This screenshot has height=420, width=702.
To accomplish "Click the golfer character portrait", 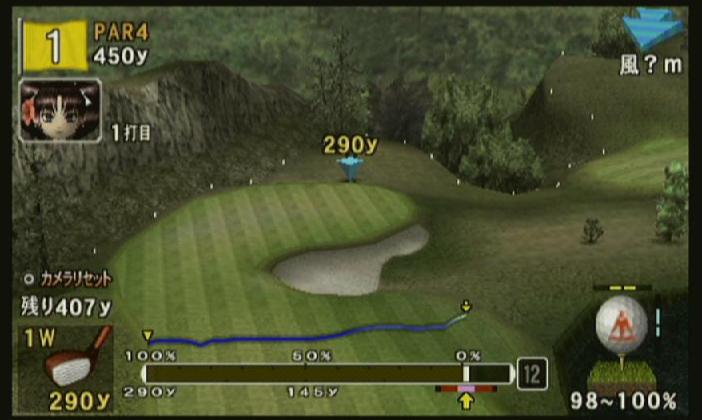I will [x=59, y=111].
